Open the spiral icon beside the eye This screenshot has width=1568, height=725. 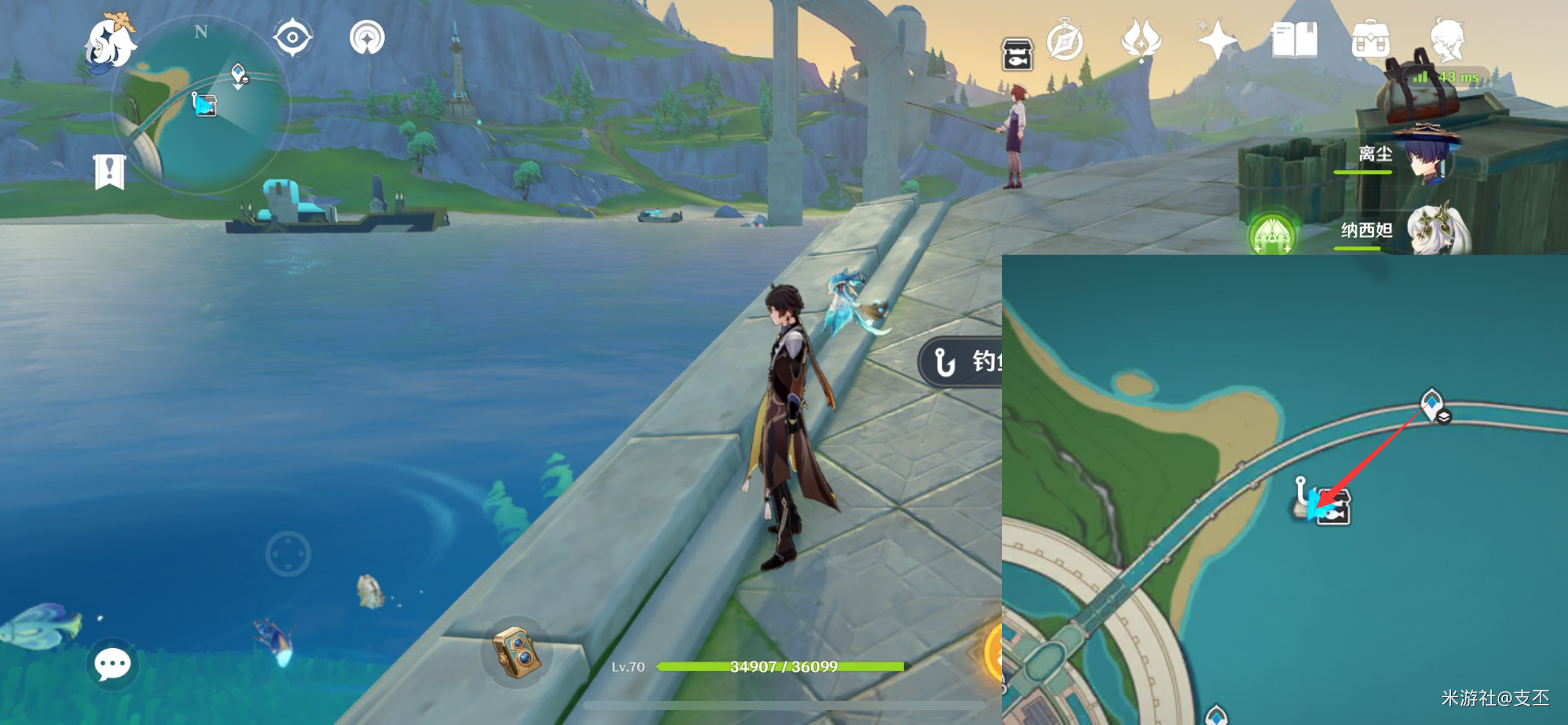[367, 38]
